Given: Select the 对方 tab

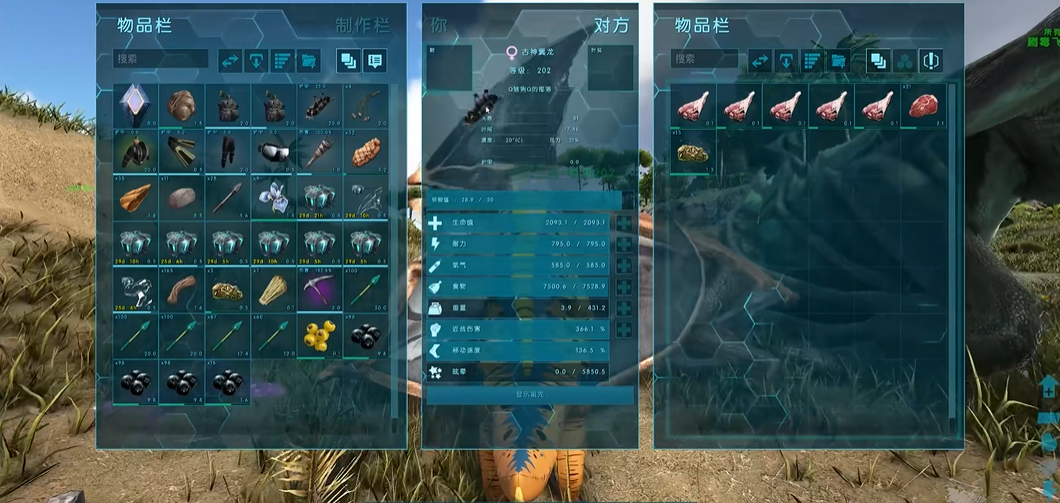Looking at the screenshot, I should click(611, 25).
